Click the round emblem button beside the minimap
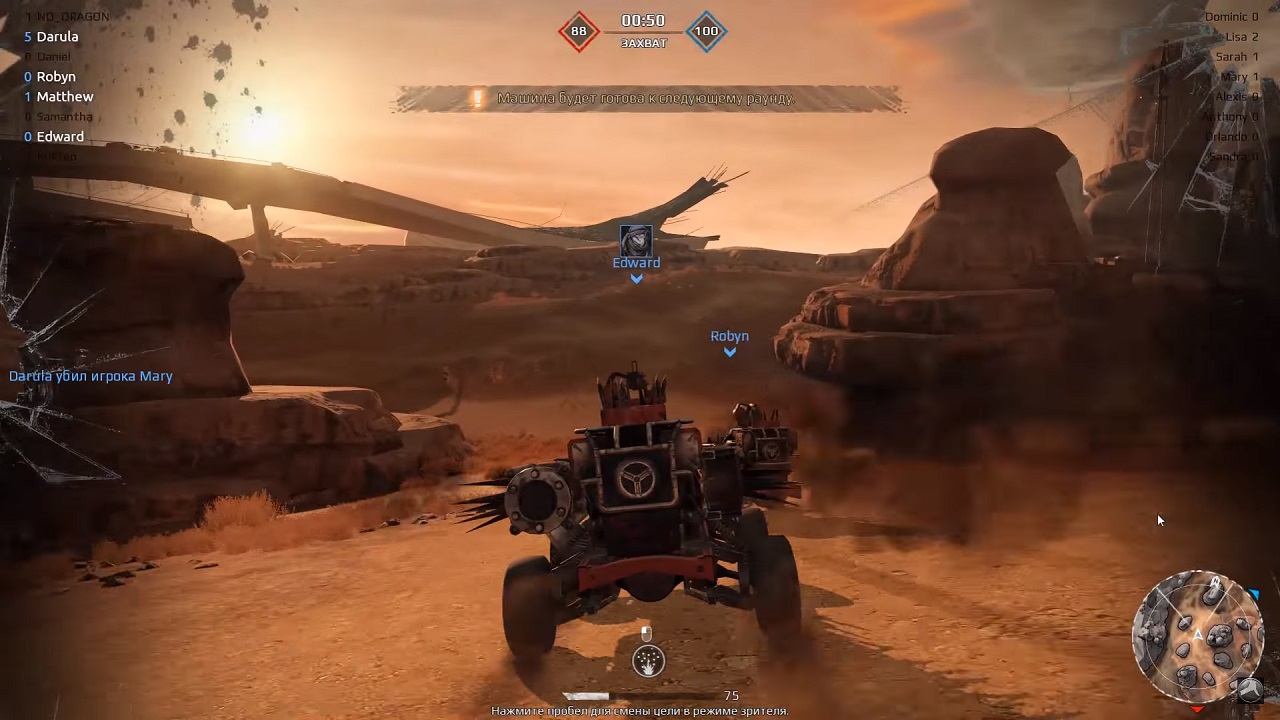Image resolution: width=1280 pixels, height=720 pixels. pyautogui.click(x=1249, y=689)
